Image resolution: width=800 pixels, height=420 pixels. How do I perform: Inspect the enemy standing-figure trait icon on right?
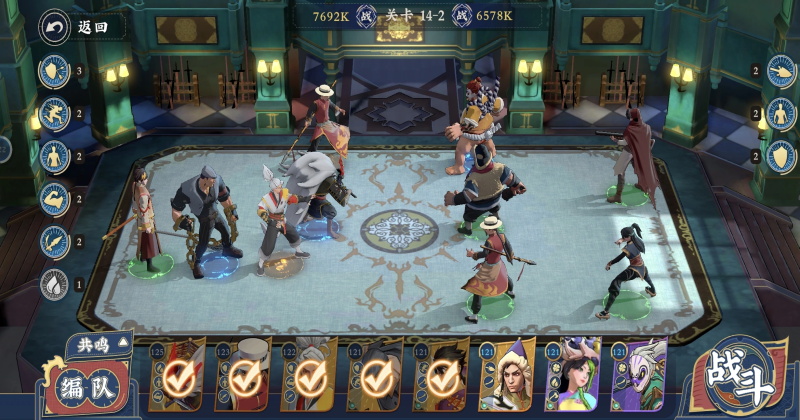pyautogui.click(x=781, y=113)
